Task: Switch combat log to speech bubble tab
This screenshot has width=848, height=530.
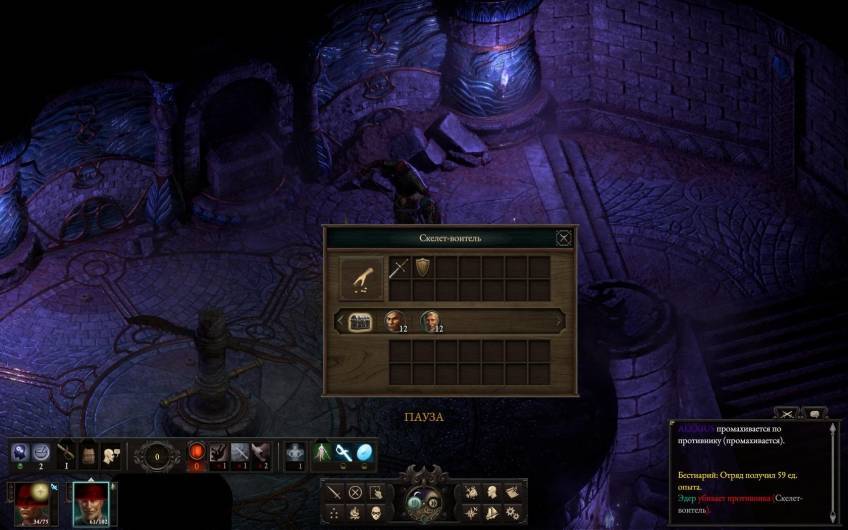Action: click(813, 413)
